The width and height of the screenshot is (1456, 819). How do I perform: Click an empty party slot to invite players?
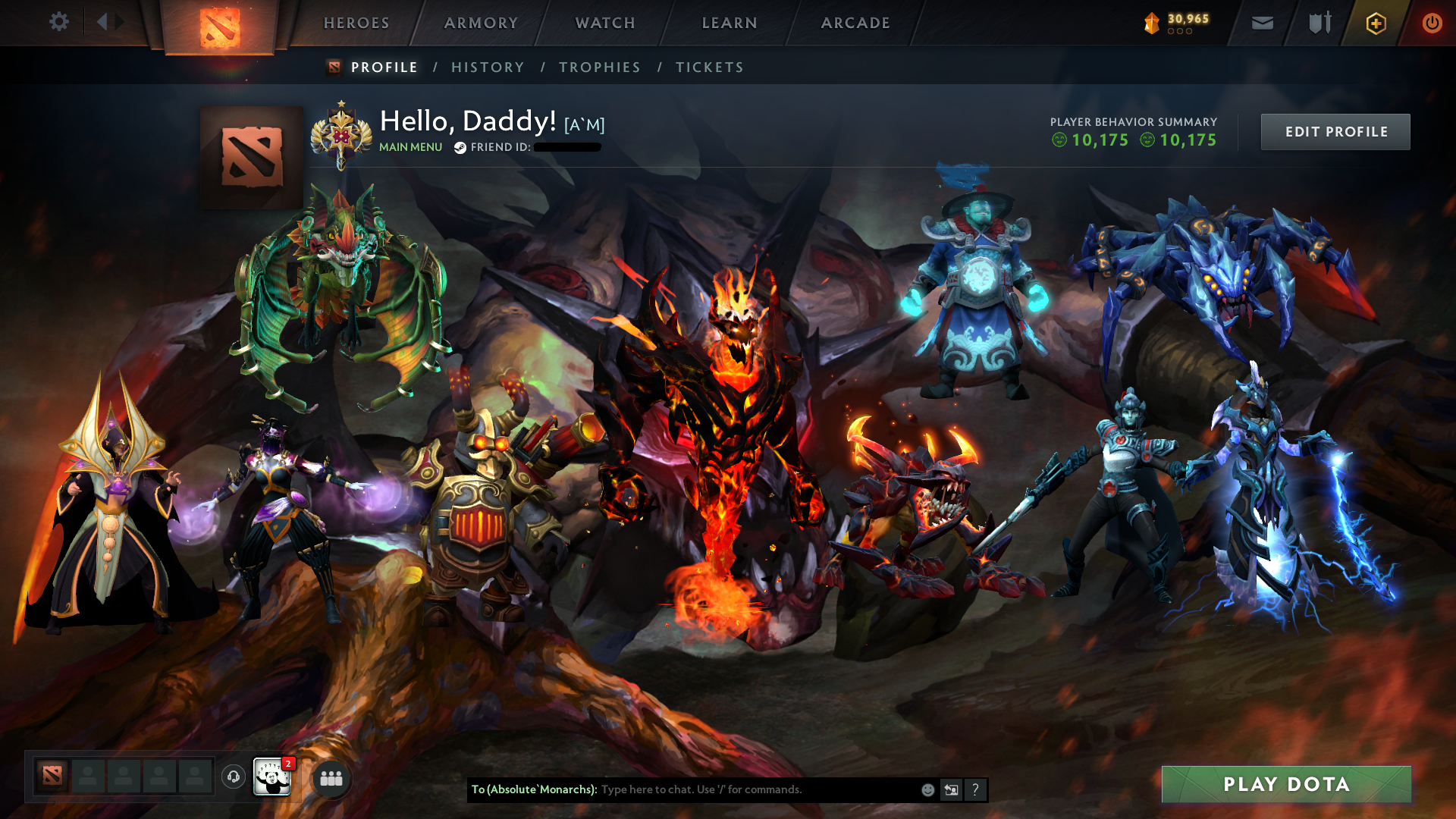[87, 777]
